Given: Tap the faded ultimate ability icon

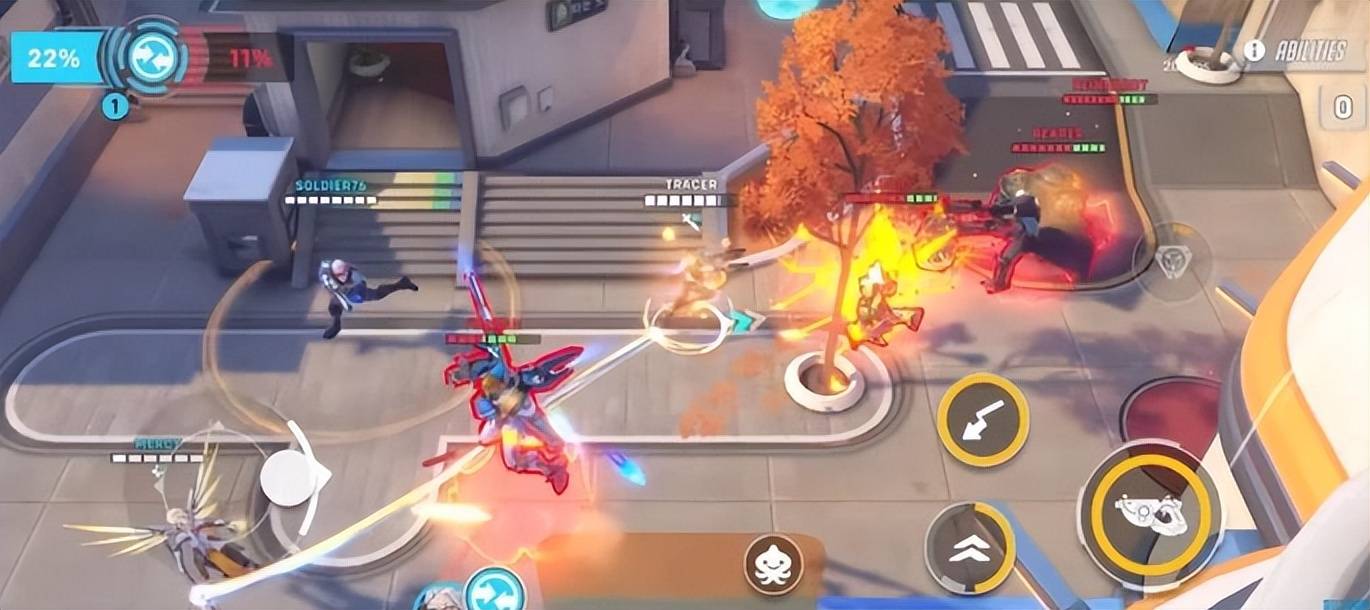Looking at the screenshot, I should 1171,262.
